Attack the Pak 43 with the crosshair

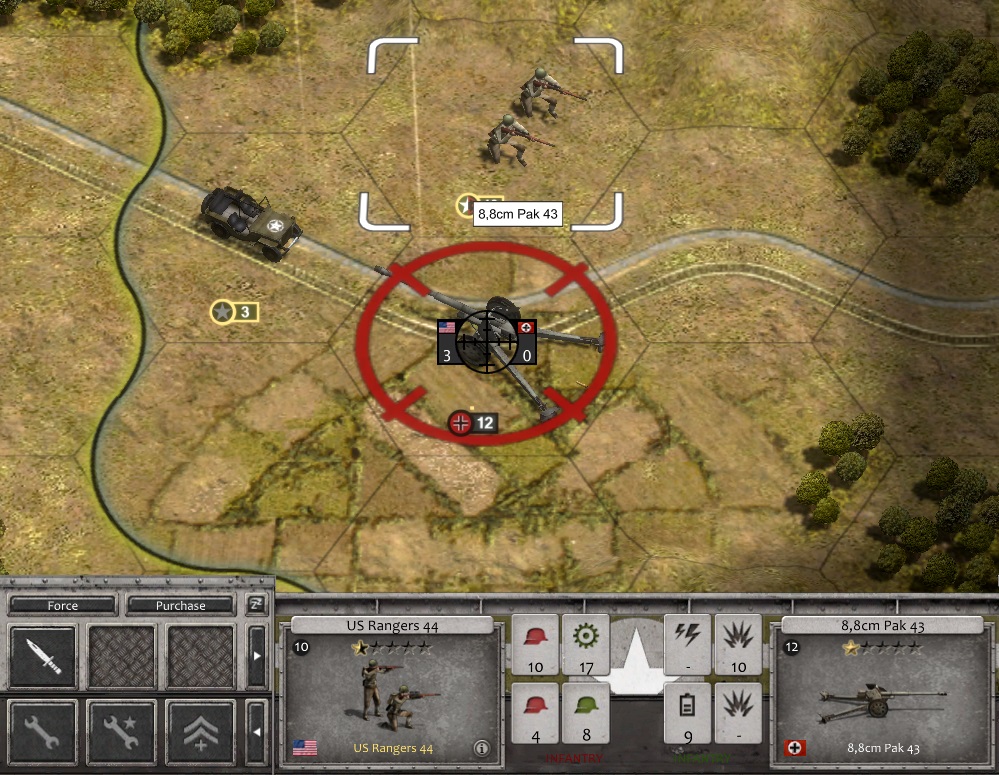487,340
